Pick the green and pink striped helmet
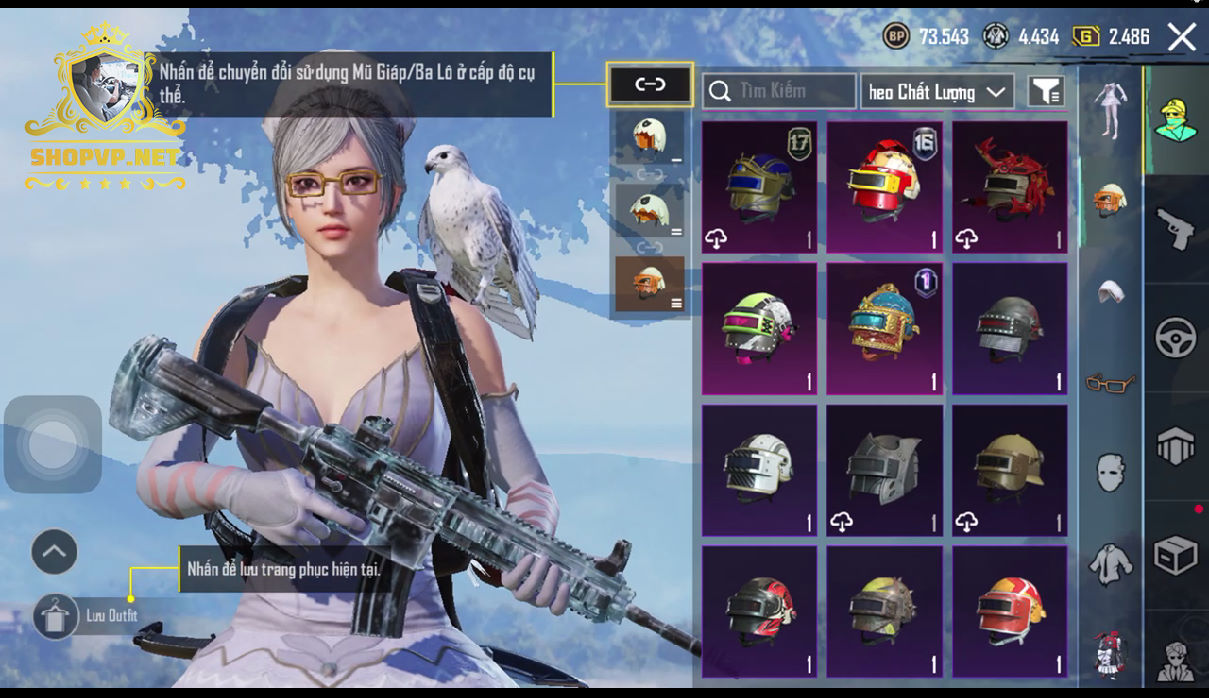 tap(759, 328)
